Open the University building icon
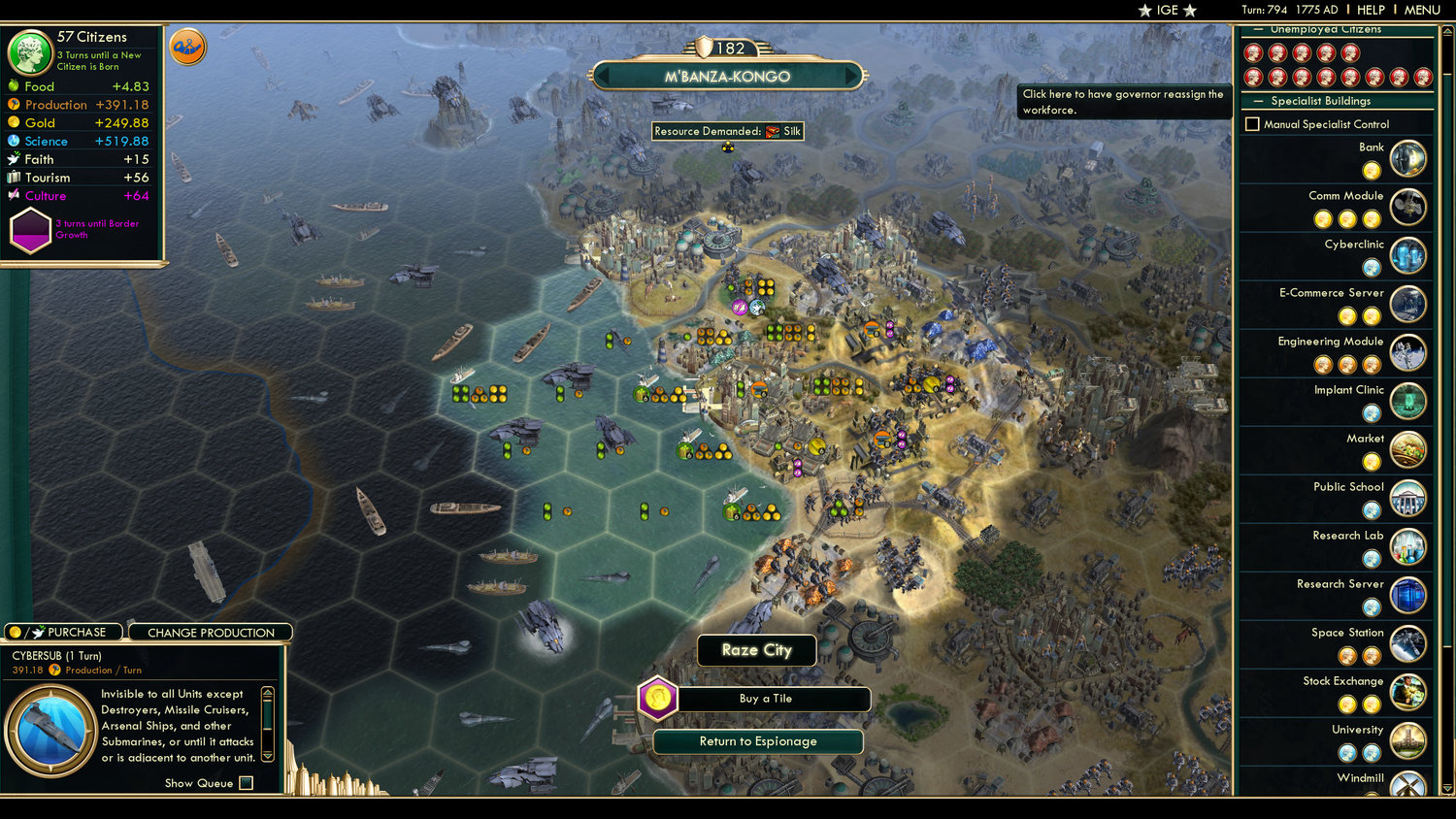The height and width of the screenshot is (819, 1456). 1408,741
